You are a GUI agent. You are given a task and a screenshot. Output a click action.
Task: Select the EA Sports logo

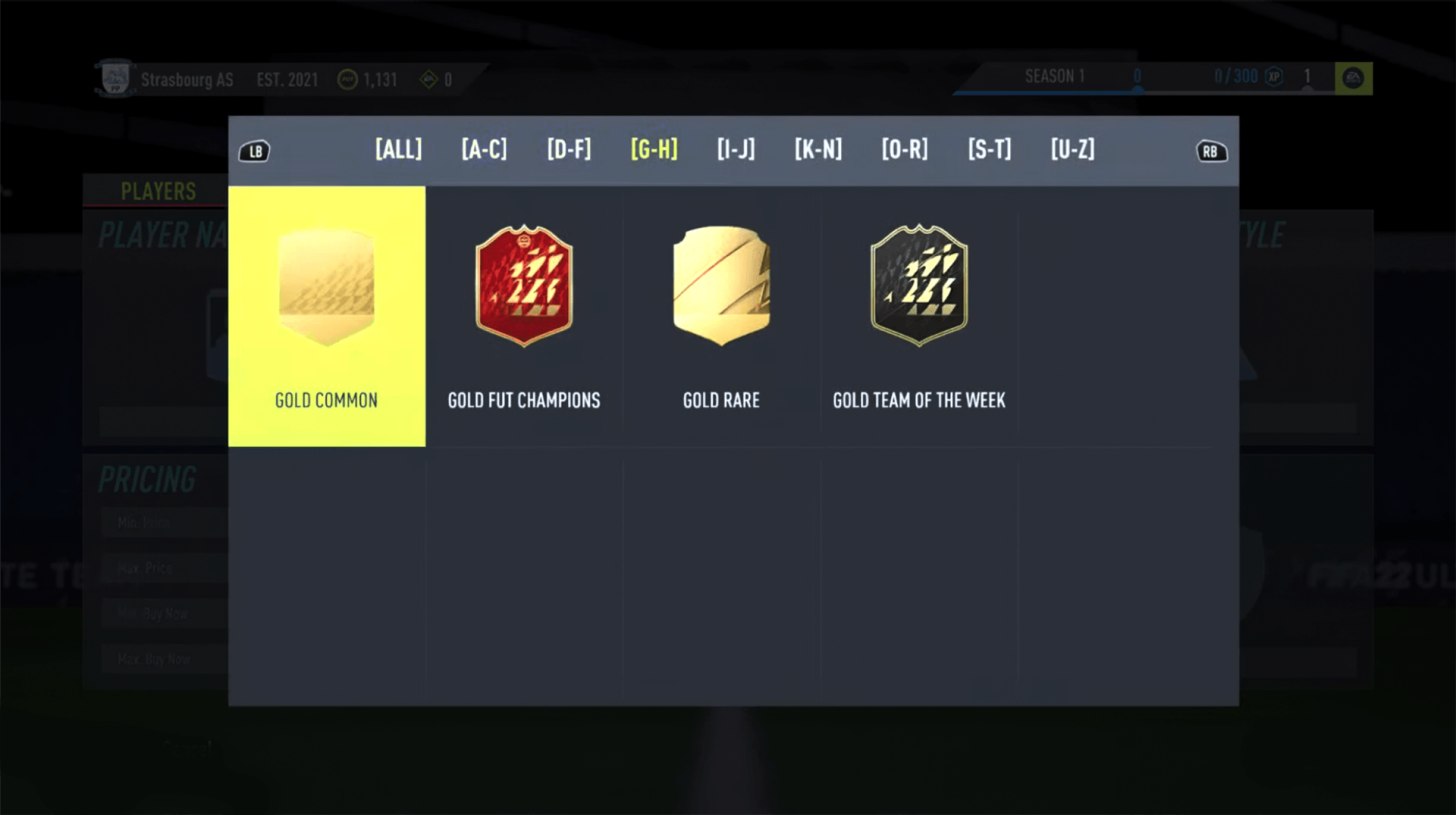click(1353, 76)
